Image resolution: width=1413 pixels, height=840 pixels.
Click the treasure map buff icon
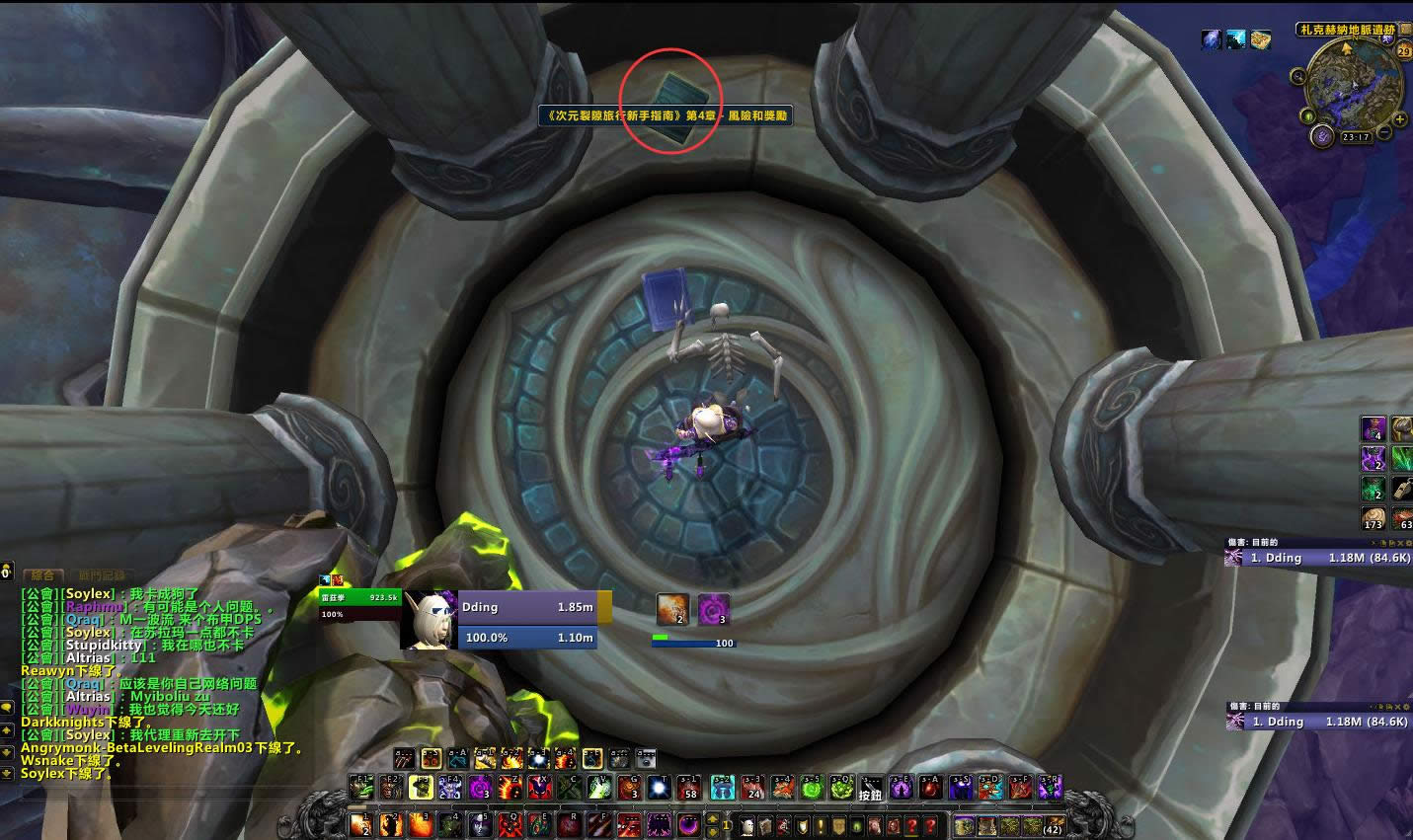click(1260, 39)
